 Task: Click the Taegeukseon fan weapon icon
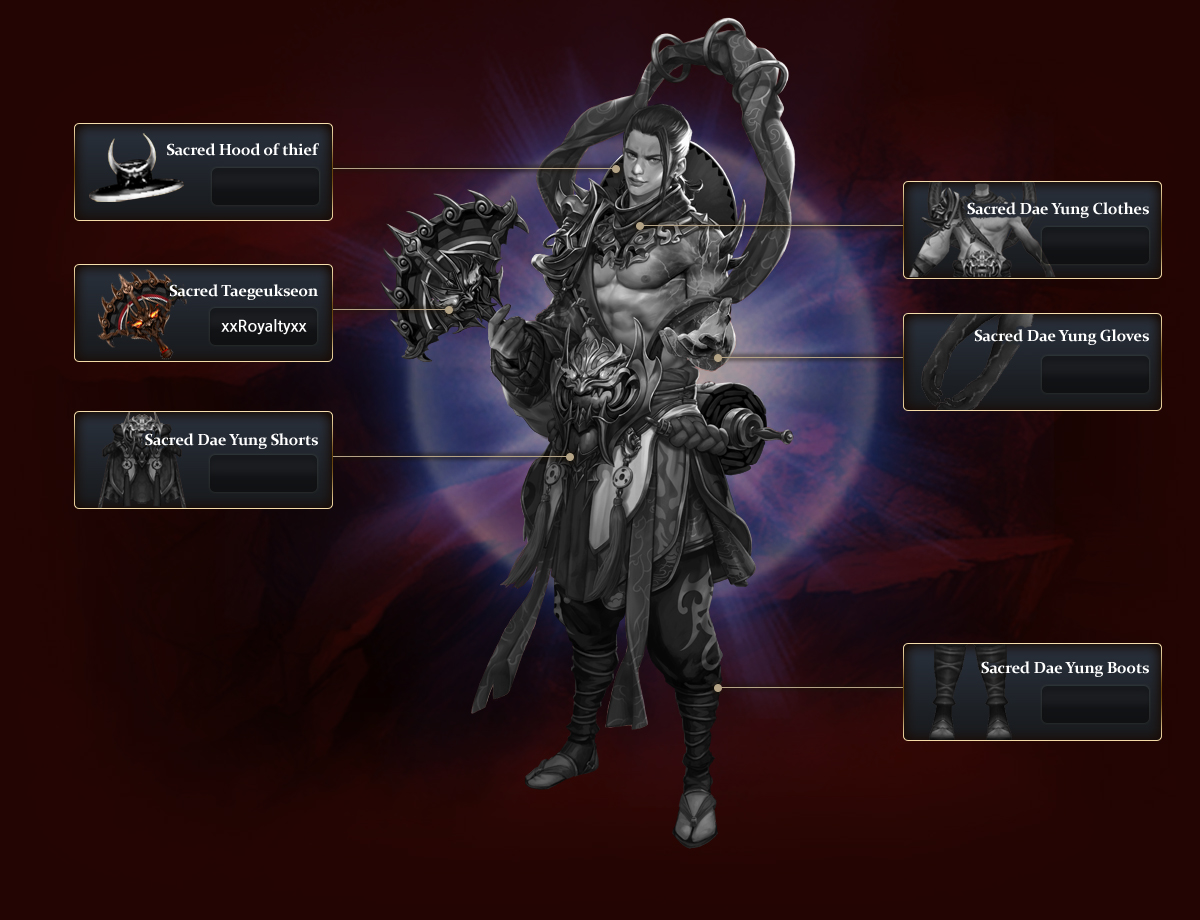(136, 314)
